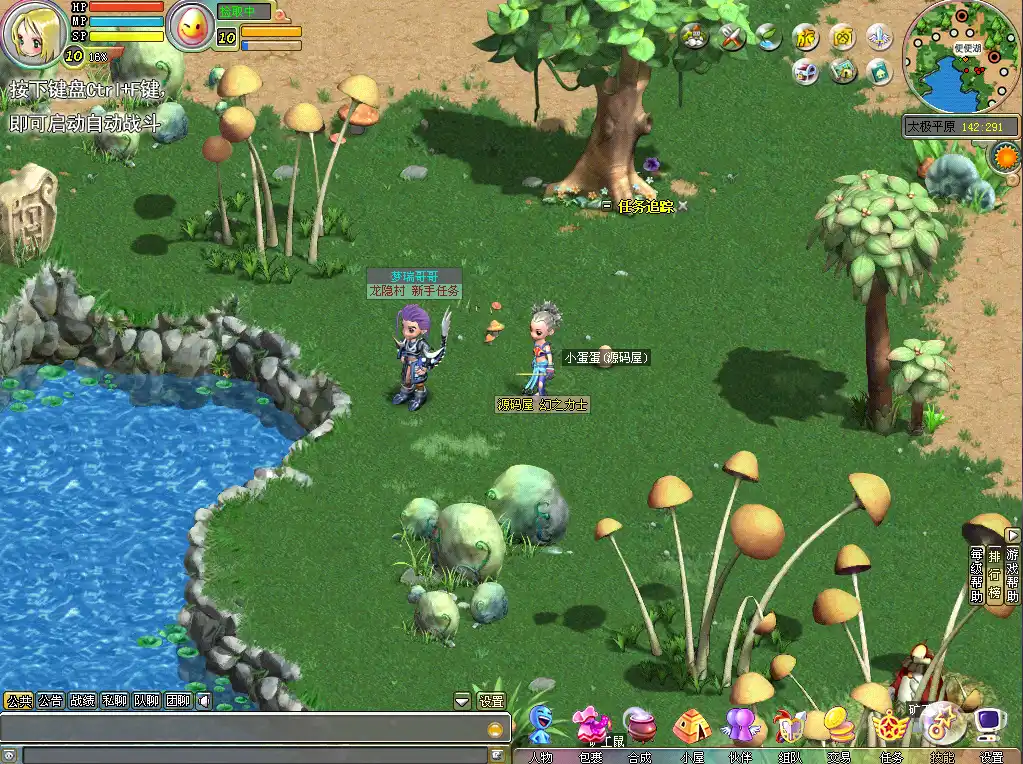1023x764 pixels.
Task: Switch to the 公告 chat tab
Action: pyautogui.click(x=50, y=701)
